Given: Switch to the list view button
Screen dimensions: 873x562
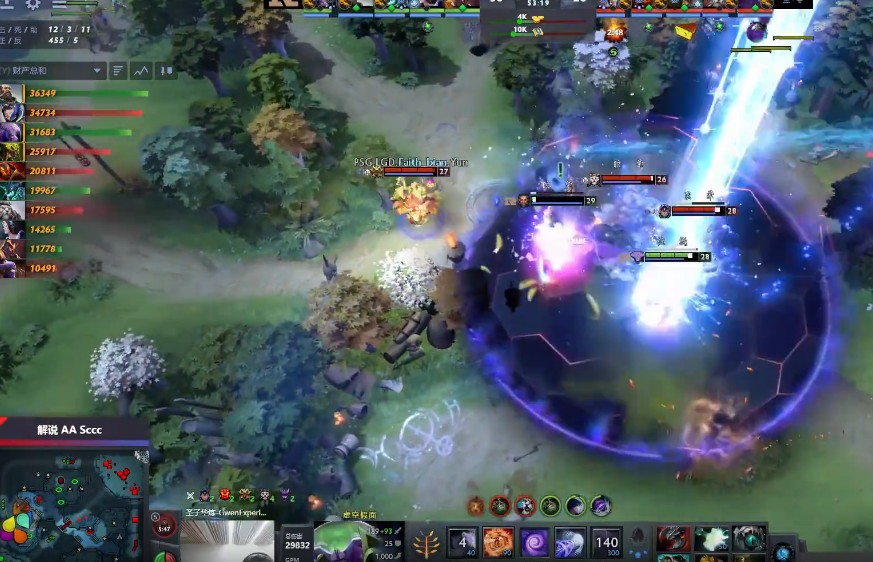Looking at the screenshot, I should coord(118,71).
